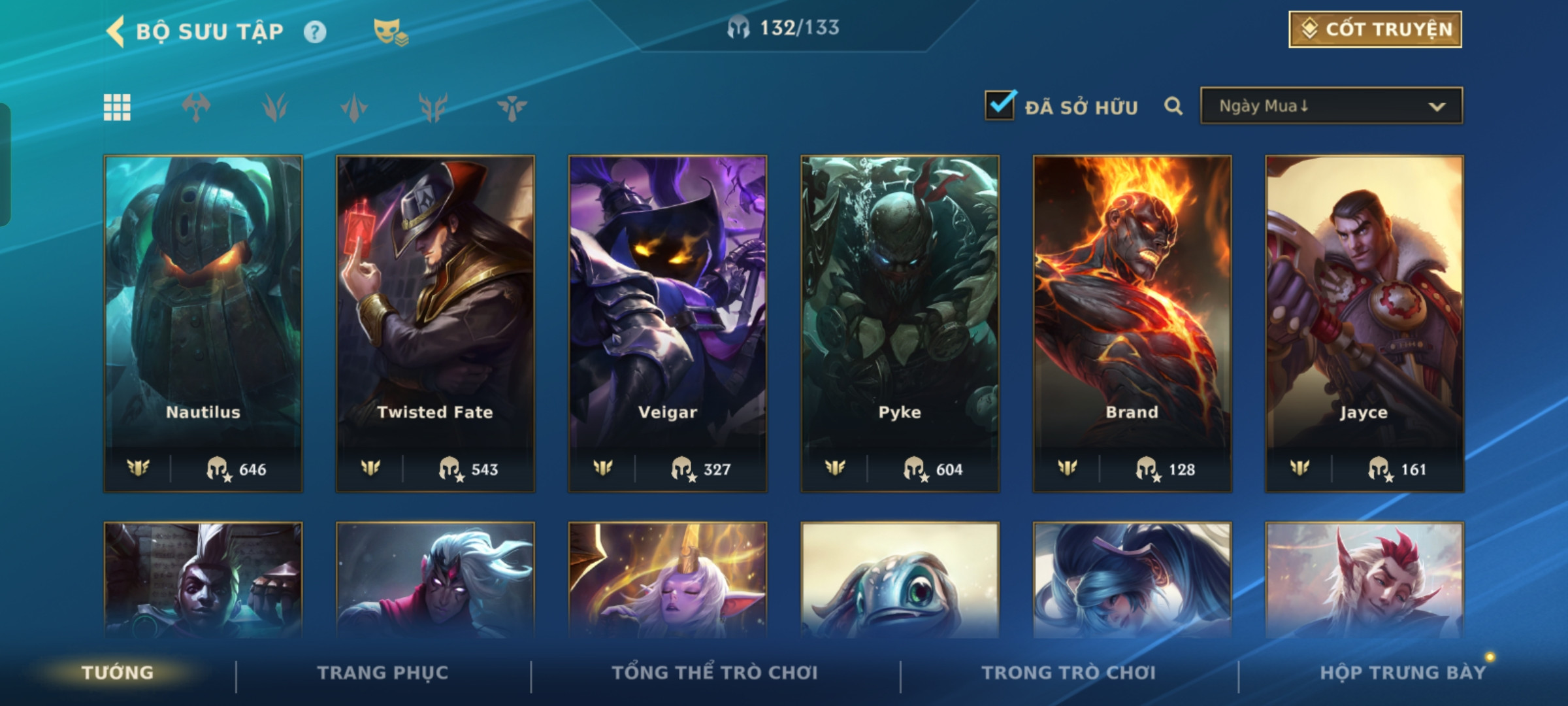
Task: Show all champions with grid filter
Action: [117, 107]
